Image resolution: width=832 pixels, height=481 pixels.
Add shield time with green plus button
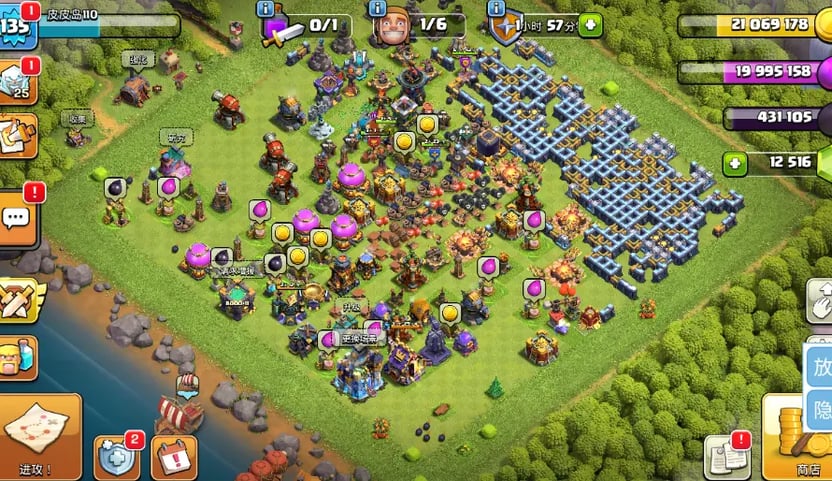(590, 24)
